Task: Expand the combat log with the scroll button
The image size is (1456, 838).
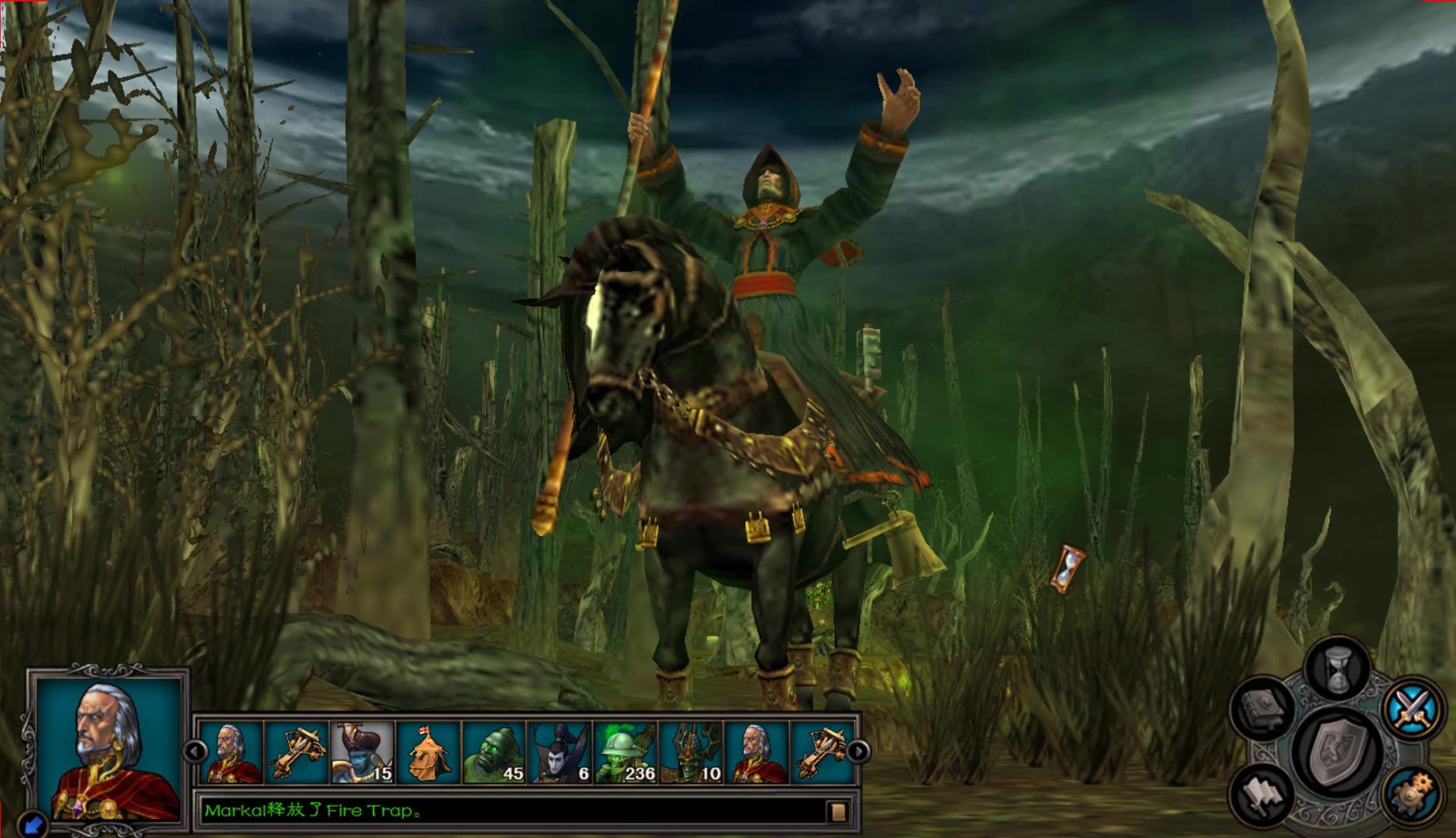Action: click(x=837, y=812)
